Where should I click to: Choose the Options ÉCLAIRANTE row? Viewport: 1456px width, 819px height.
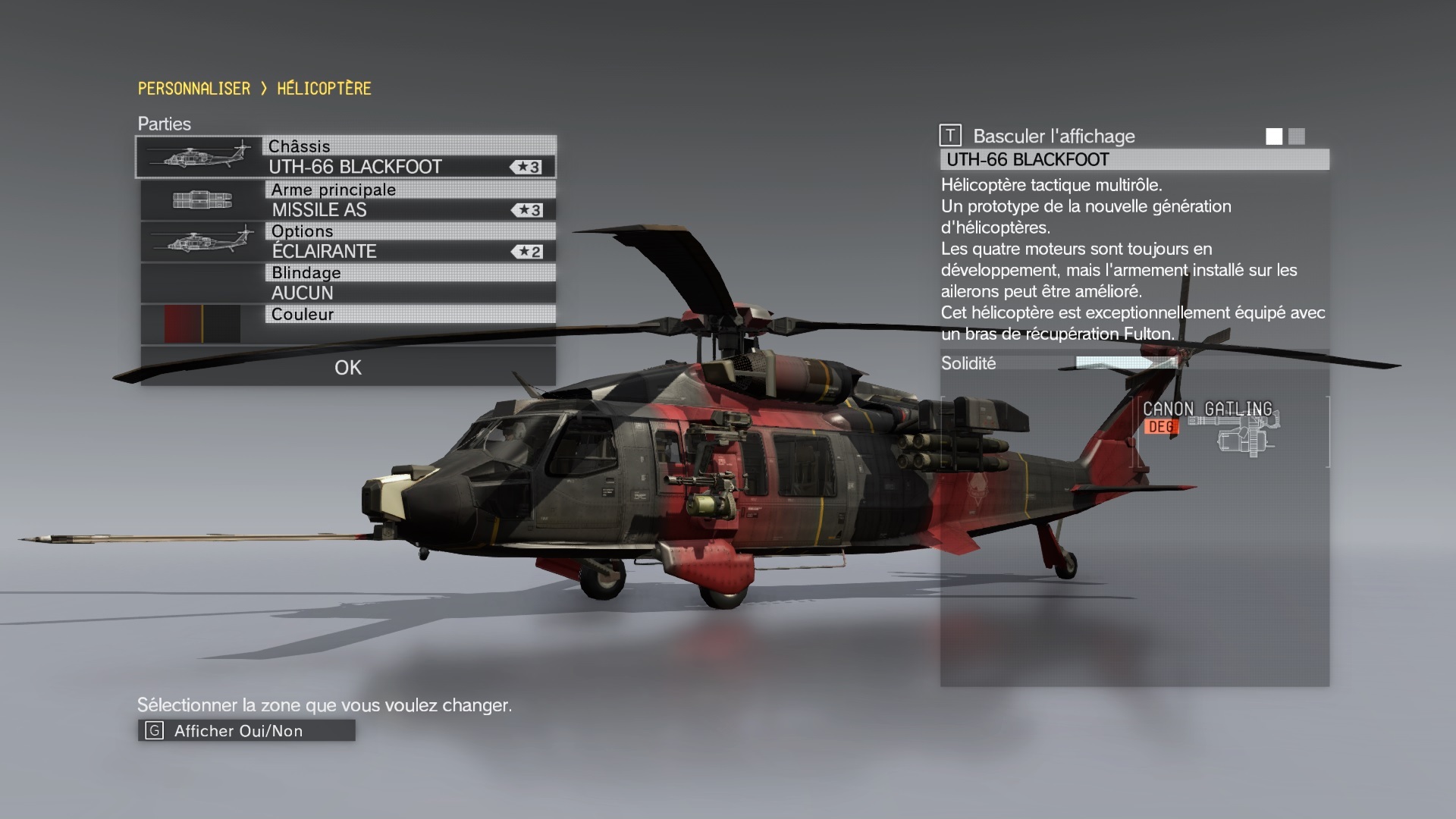point(347,242)
